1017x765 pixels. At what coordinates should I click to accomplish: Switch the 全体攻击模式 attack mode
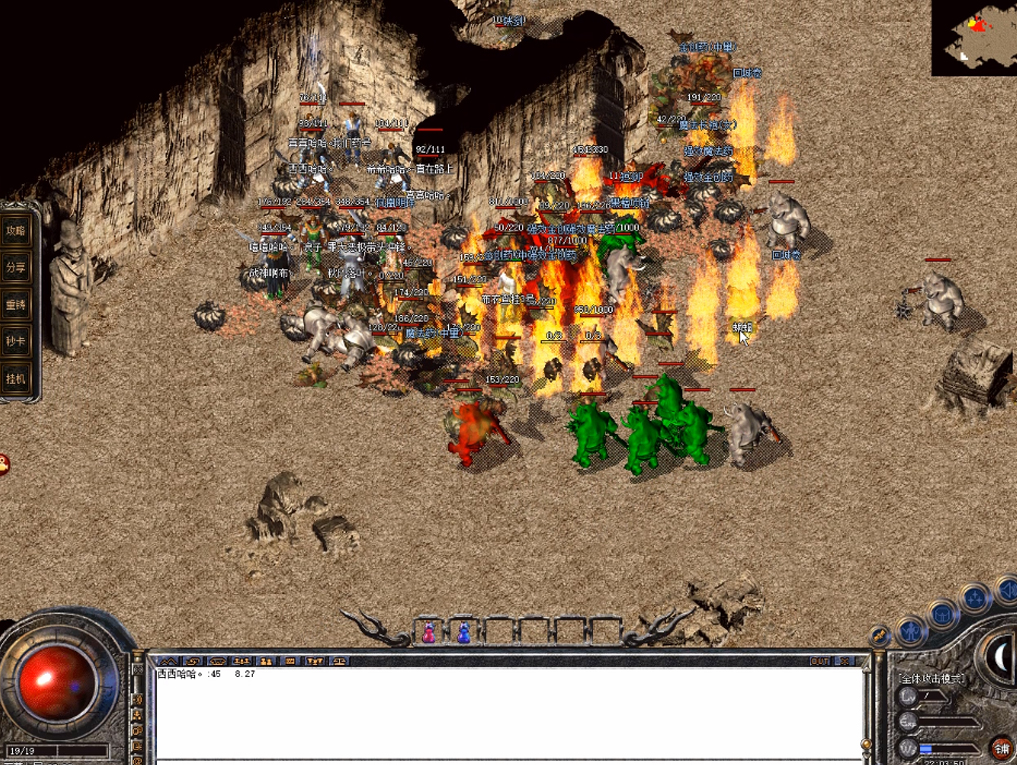tap(930, 678)
